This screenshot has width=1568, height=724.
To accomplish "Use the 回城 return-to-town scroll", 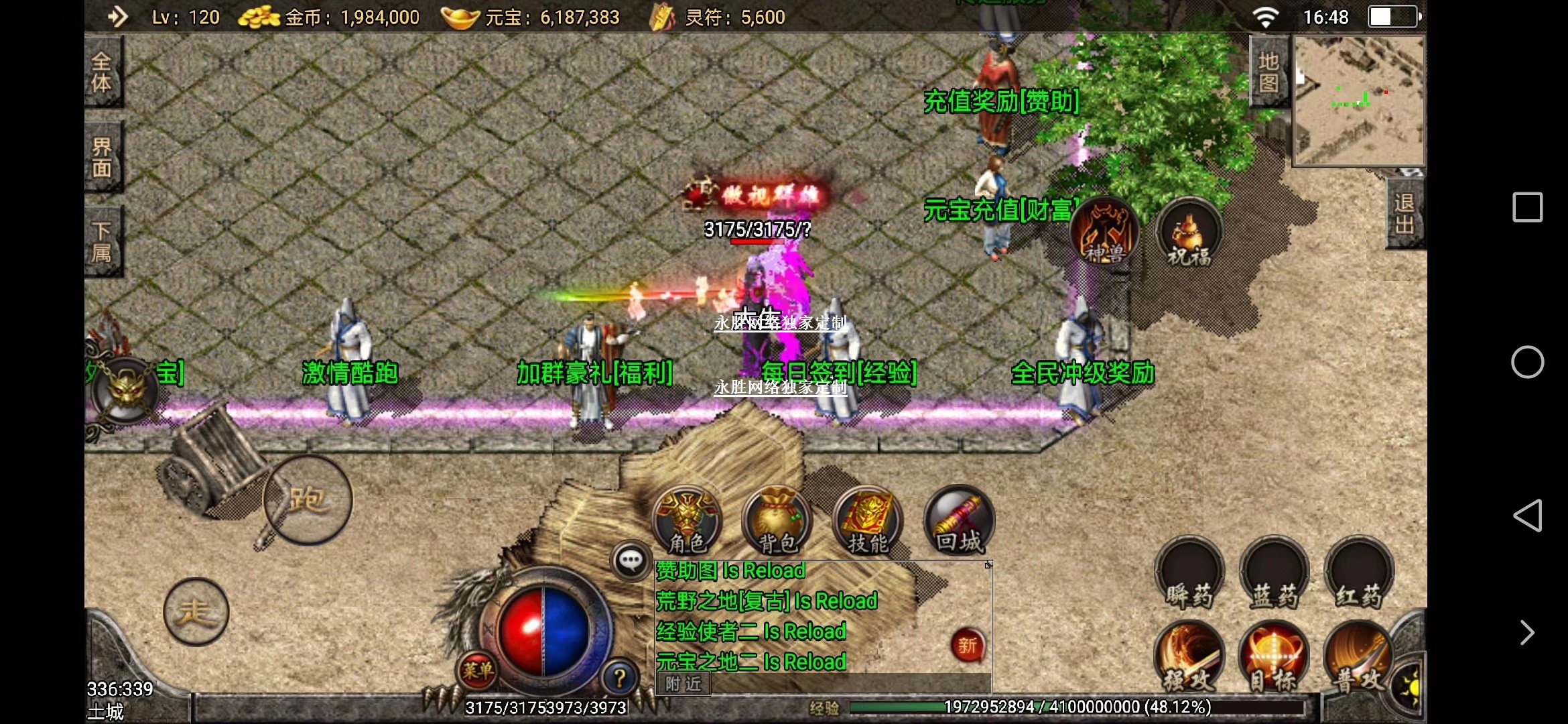I will [x=959, y=521].
